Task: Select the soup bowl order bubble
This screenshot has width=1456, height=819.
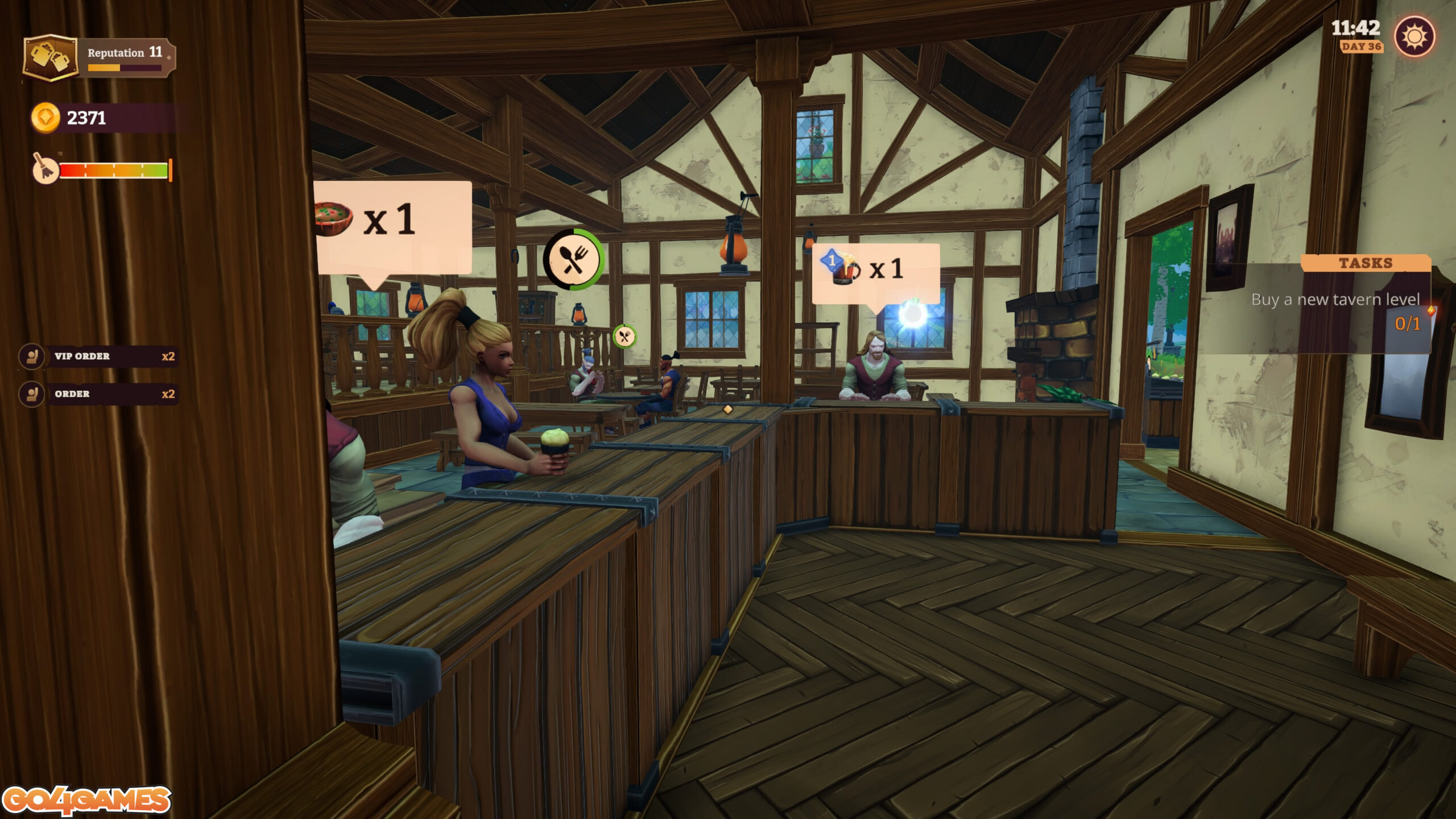Action: (x=391, y=226)
